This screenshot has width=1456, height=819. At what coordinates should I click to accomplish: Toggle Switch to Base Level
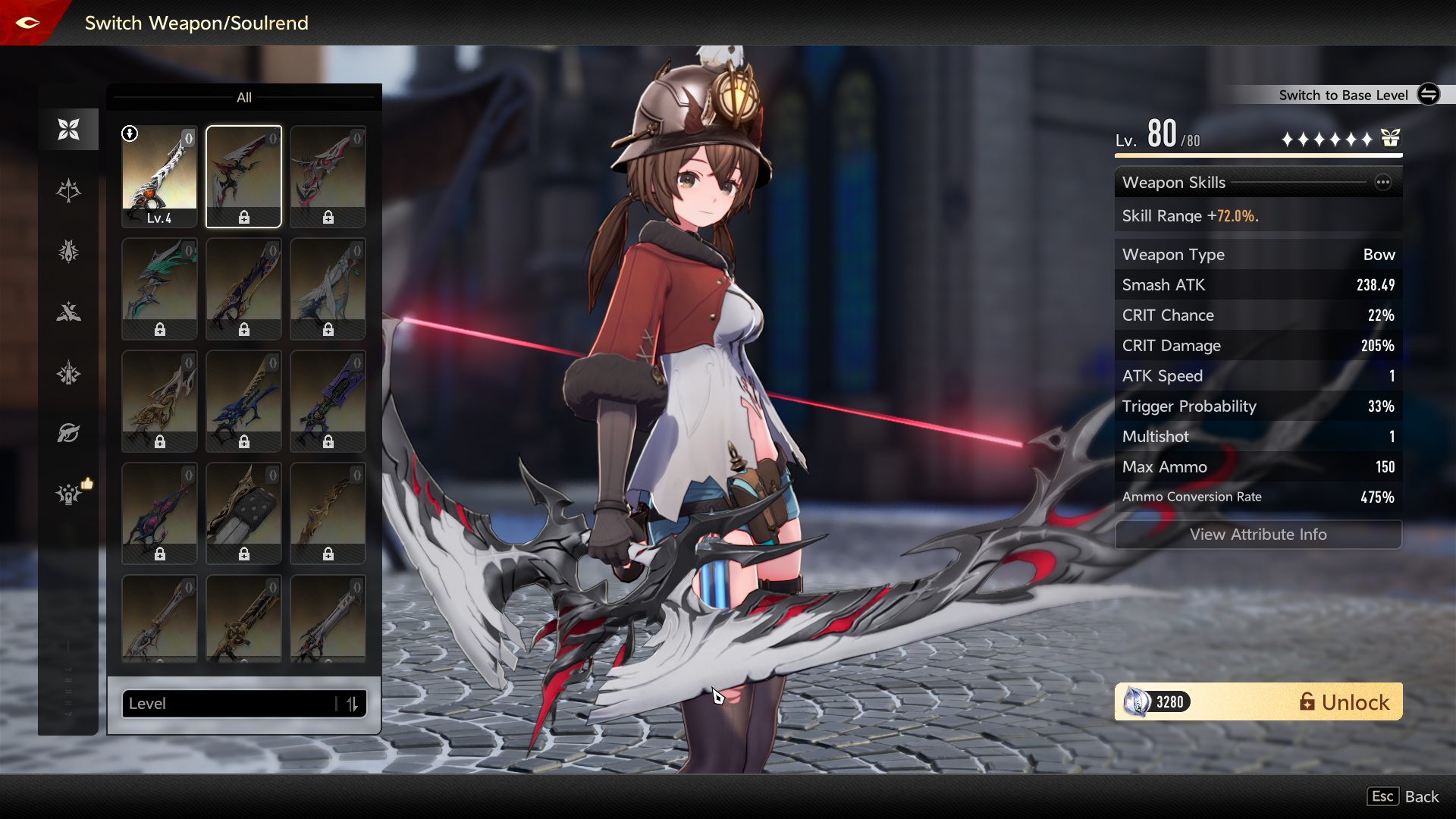click(1428, 95)
